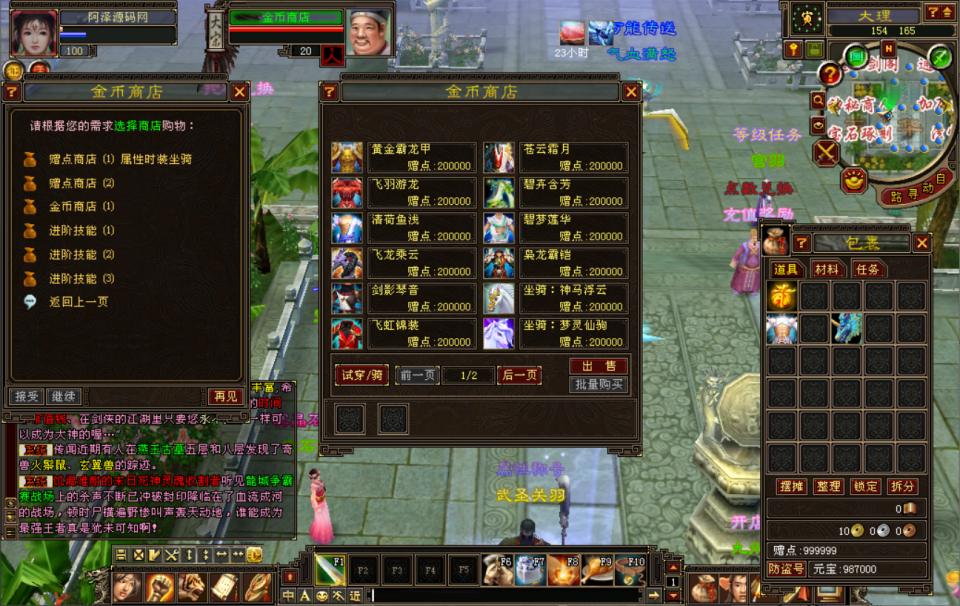Select the 金币商店 (1) shop entry

tap(81, 206)
